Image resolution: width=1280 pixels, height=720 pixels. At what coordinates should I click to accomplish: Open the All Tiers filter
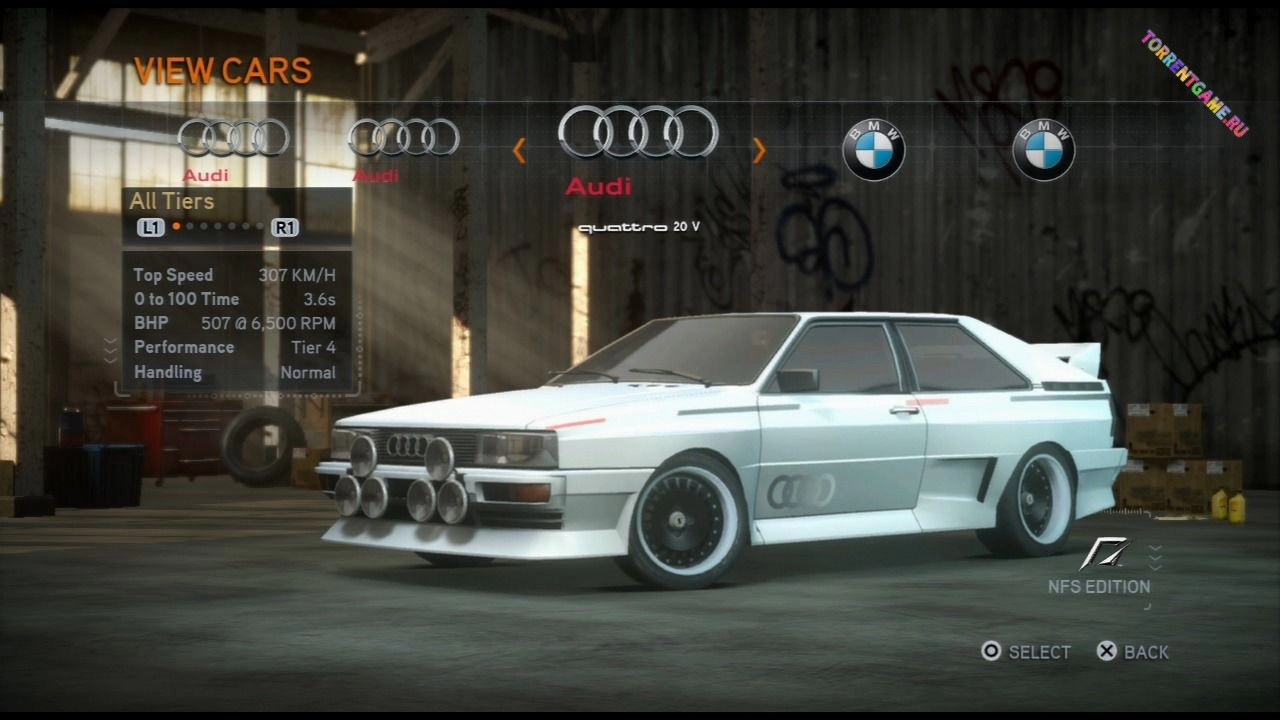click(172, 201)
